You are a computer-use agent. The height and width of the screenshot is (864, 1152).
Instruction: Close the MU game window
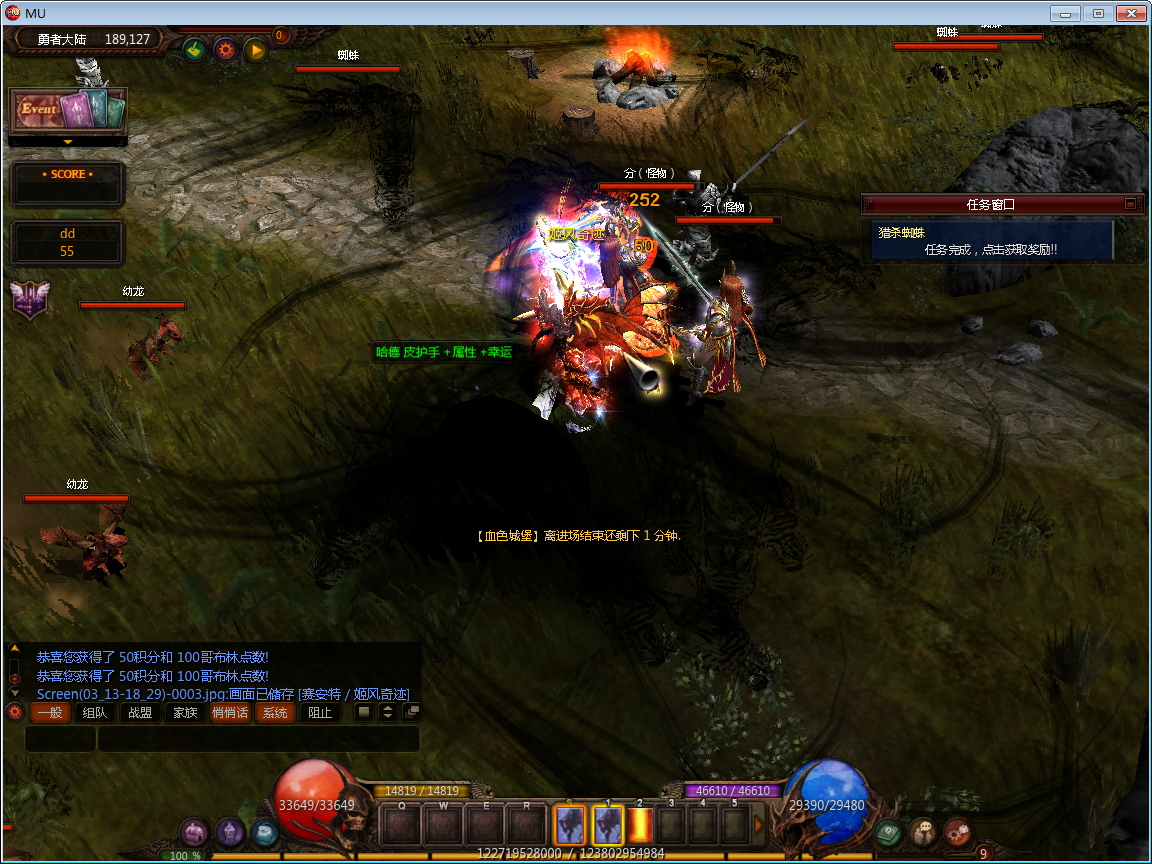coord(1131,13)
